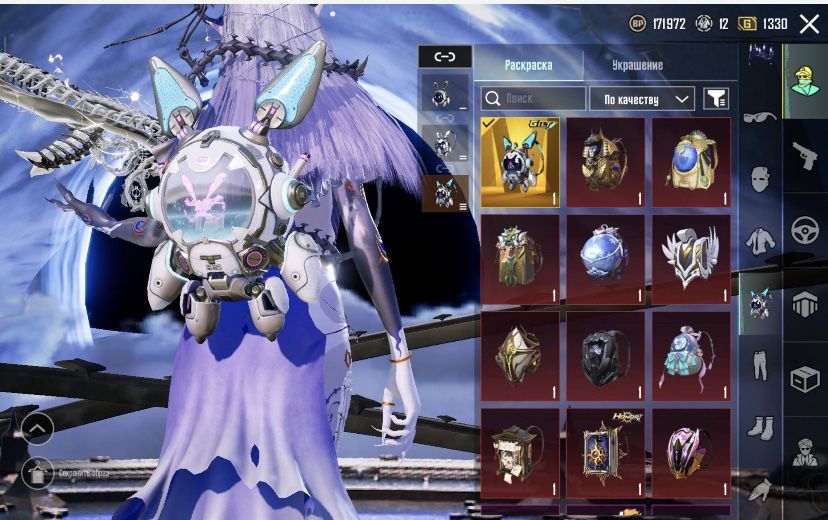Save the outfit with Сохранить образ
Image resolution: width=828 pixels, height=520 pixels.
point(38,472)
